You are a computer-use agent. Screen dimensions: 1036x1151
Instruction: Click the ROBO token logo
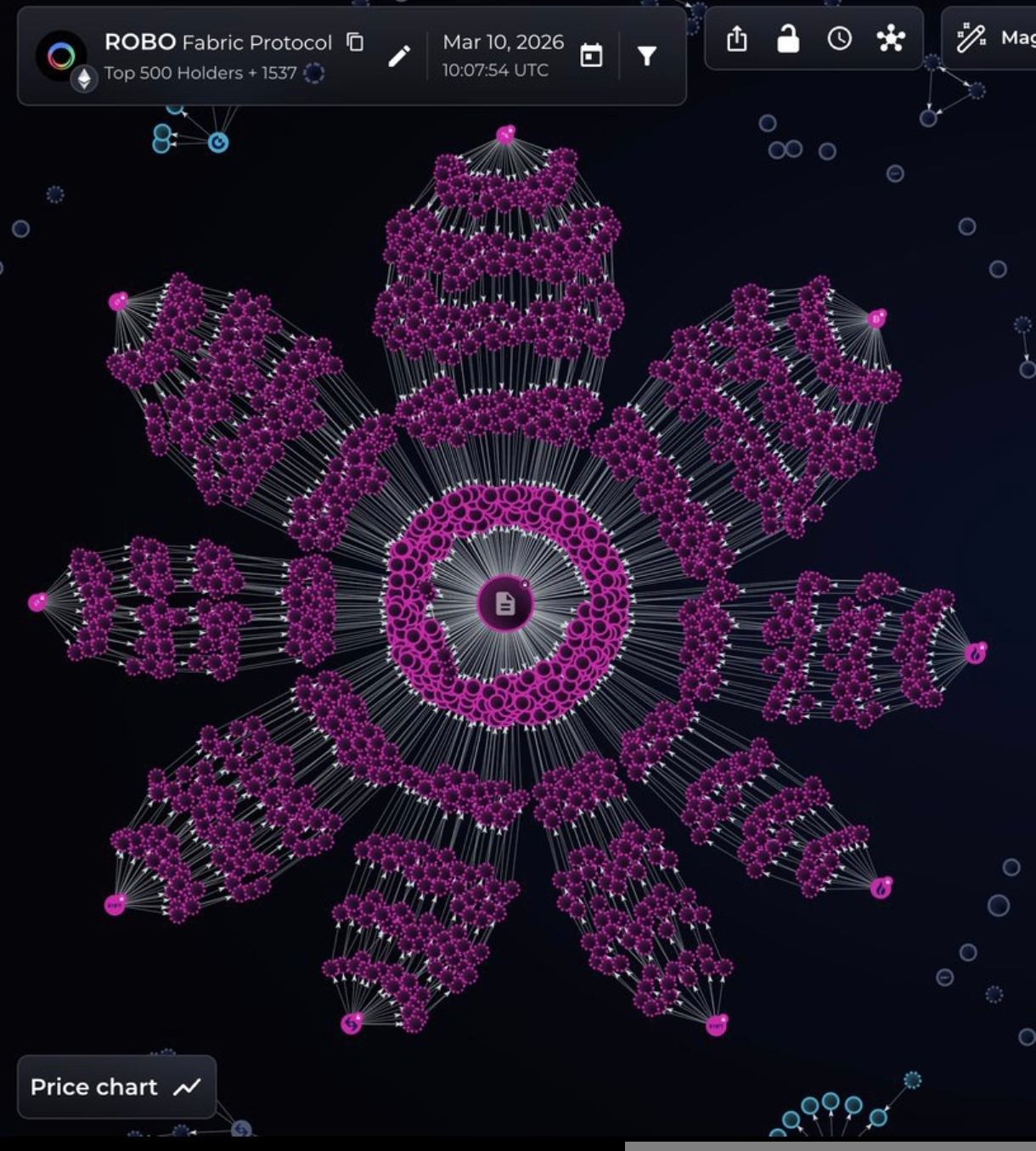(61, 56)
